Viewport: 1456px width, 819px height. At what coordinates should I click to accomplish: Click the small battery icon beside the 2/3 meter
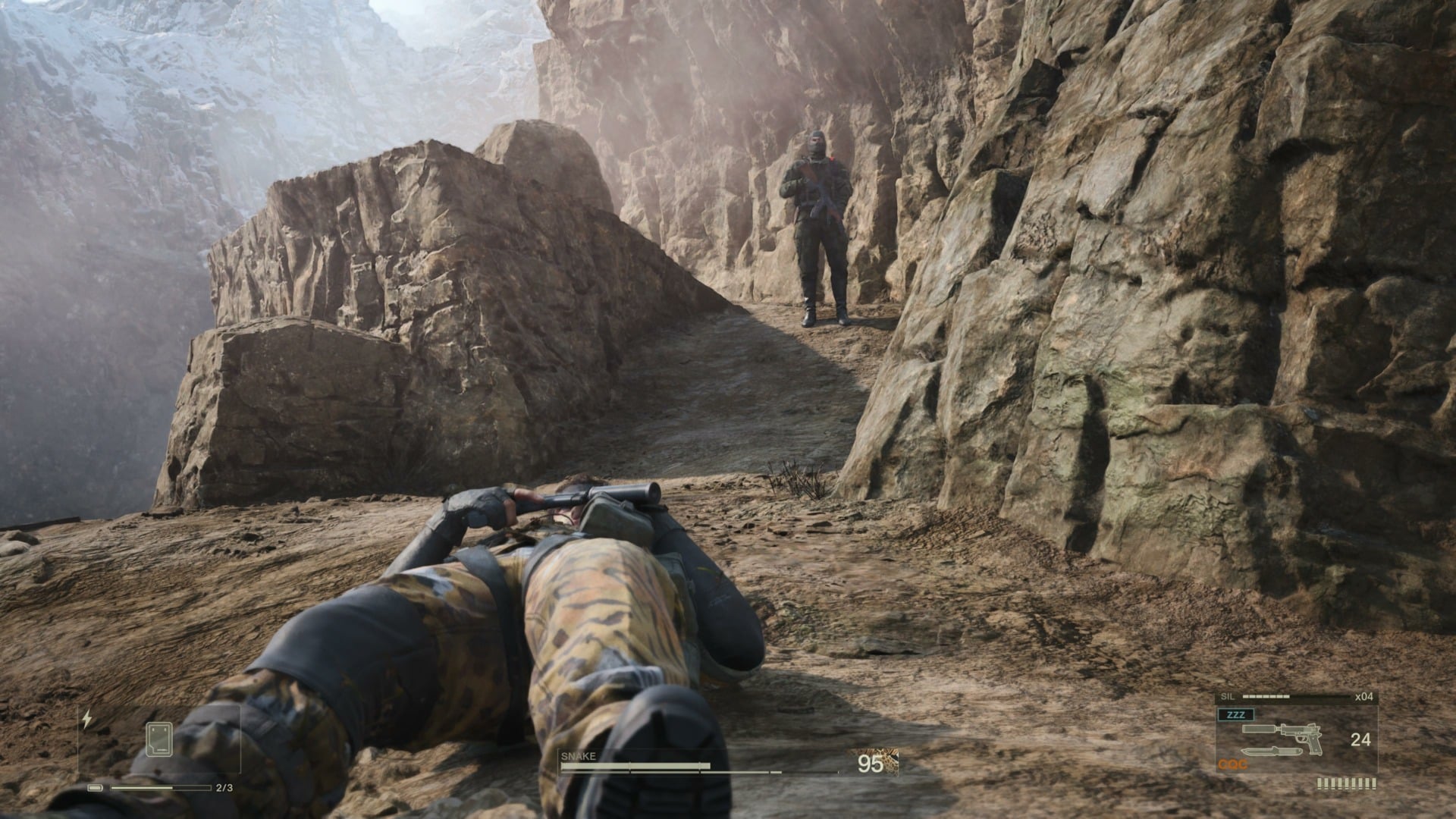coord(95,788)
